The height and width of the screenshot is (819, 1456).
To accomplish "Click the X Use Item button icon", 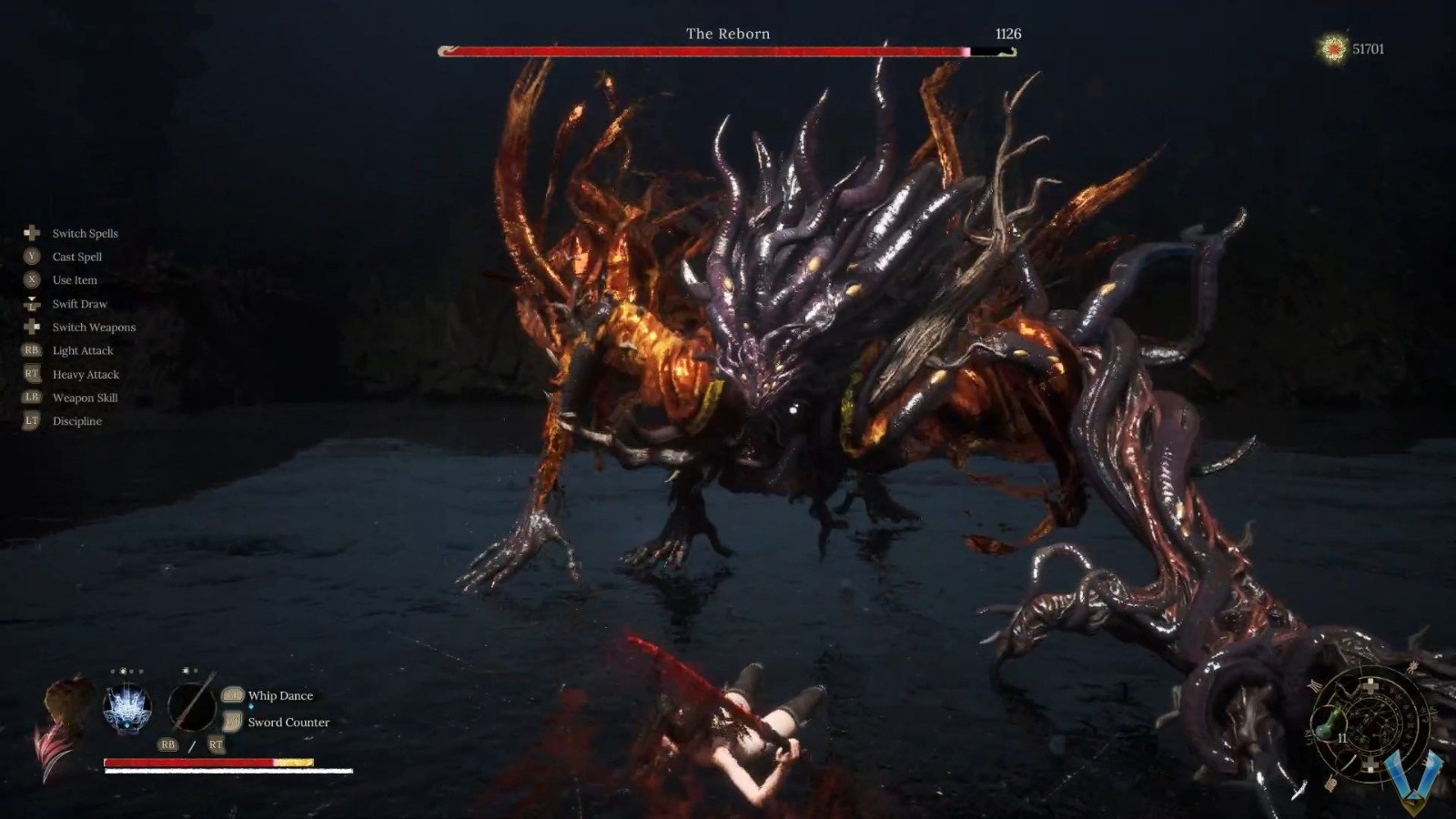I will click(30, 280).
